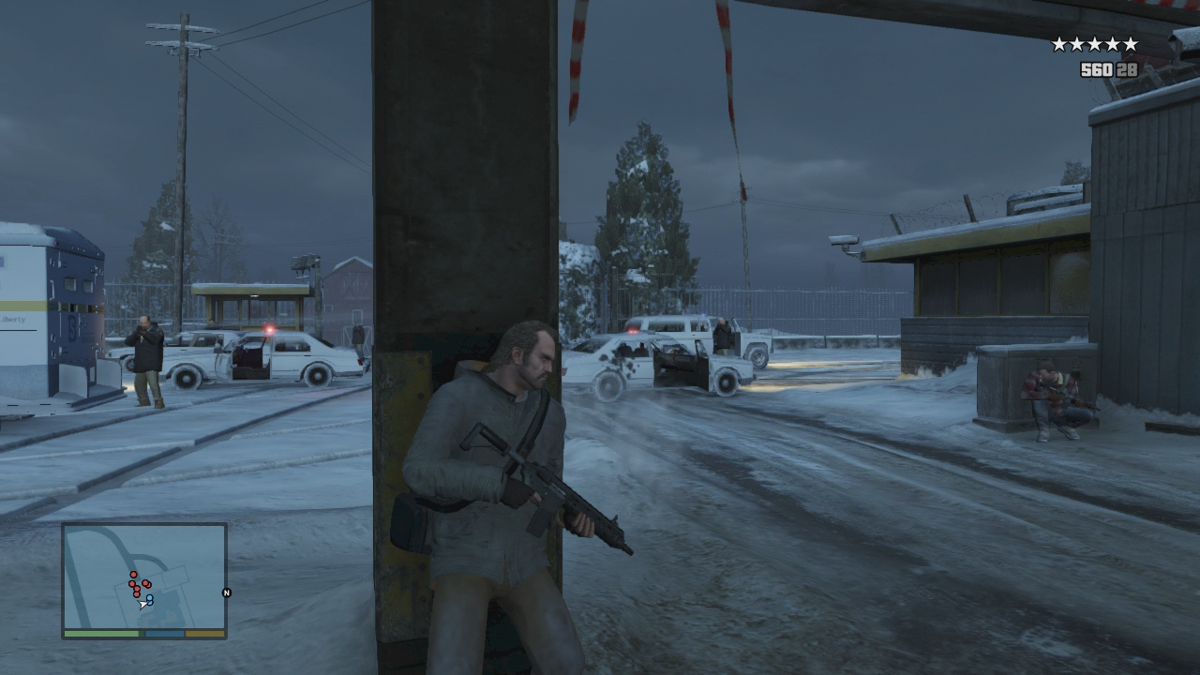This screenshot has height=675, width=1200.
Task: Click the five-star wanted level indicator
Action: 1094,44
